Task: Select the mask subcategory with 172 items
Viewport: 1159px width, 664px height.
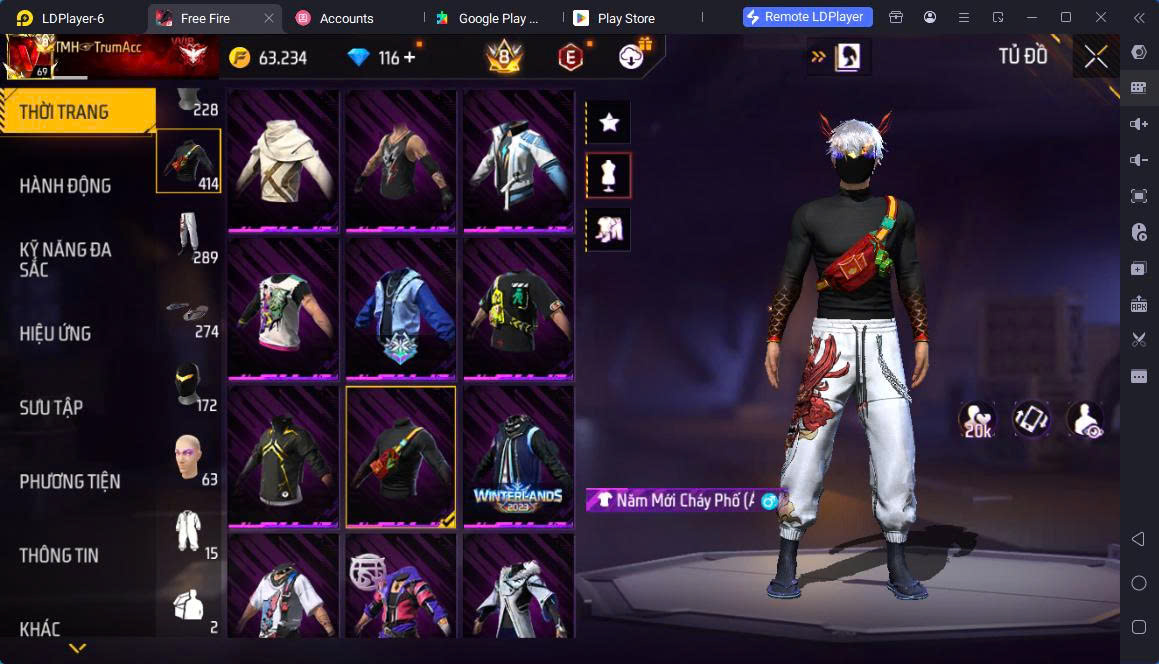Action: pyautogui.click(x=189, y=383)
